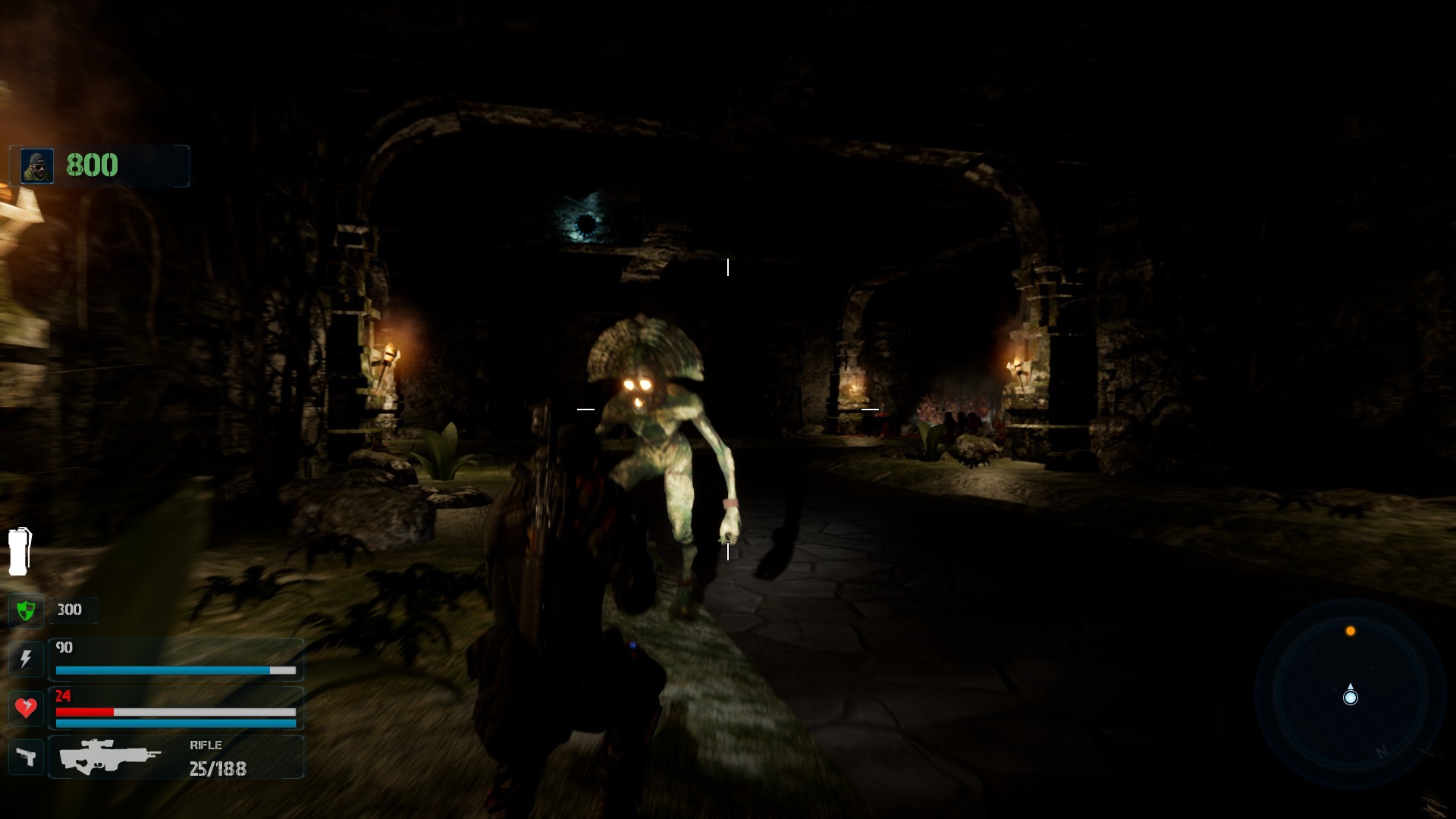Viewport: 1456px width, 819px height.
Task: Click the RIFLE weapon label
Action: 206,745
